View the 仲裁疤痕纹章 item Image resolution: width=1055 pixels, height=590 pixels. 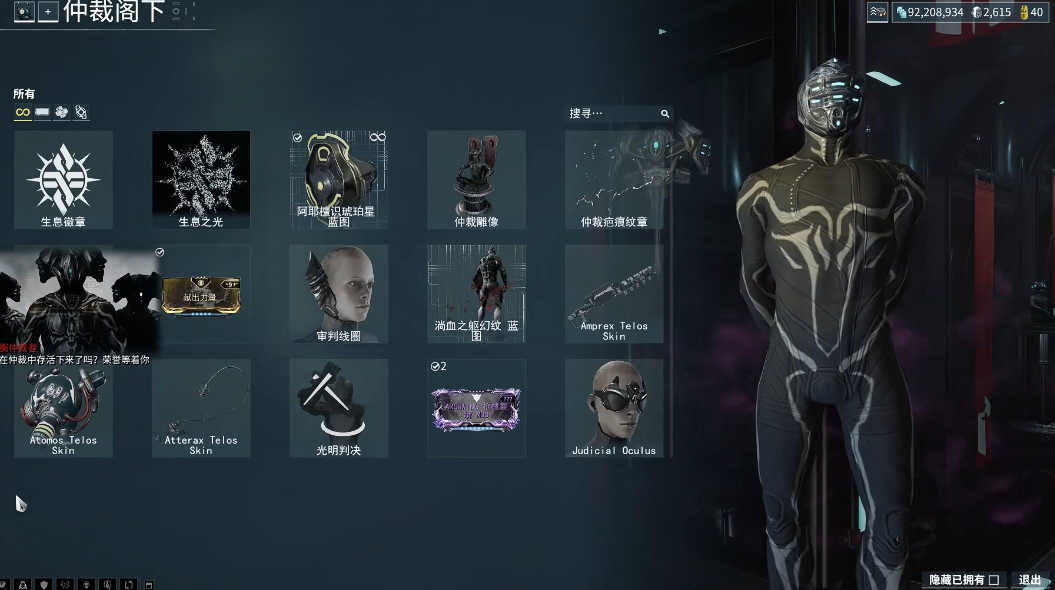(614, 180)
